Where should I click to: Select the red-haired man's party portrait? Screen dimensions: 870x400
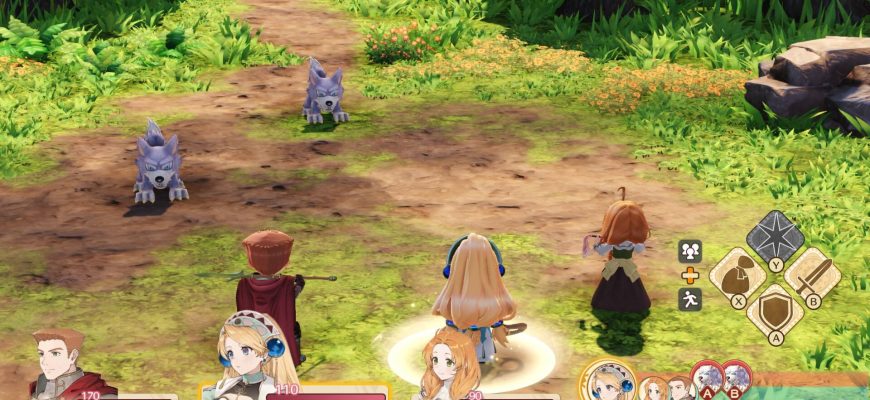tap(62, 366)
